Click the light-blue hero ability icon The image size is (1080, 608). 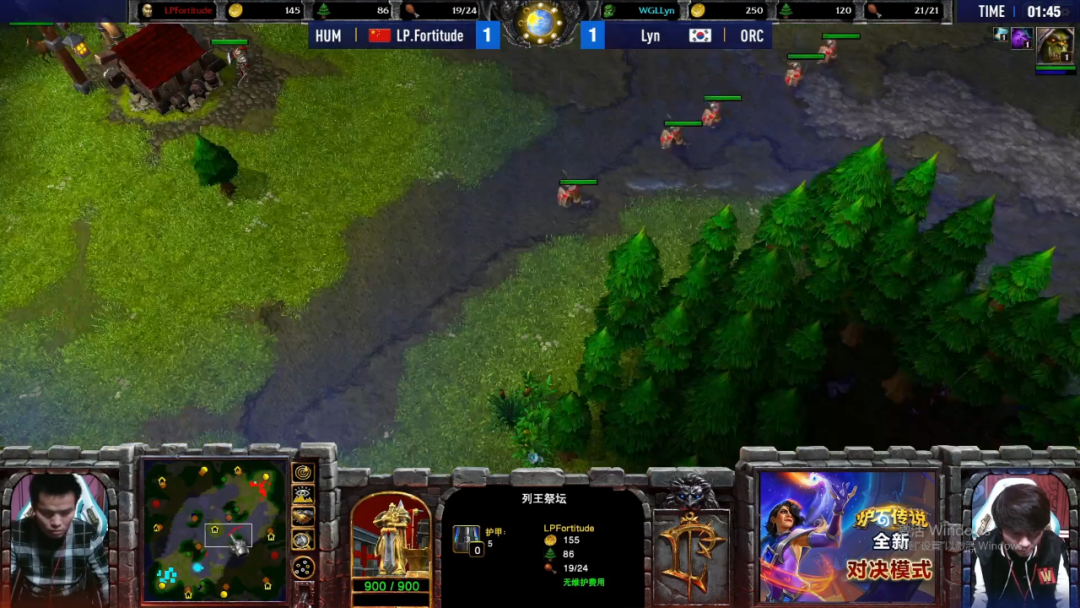[1001, 34]
